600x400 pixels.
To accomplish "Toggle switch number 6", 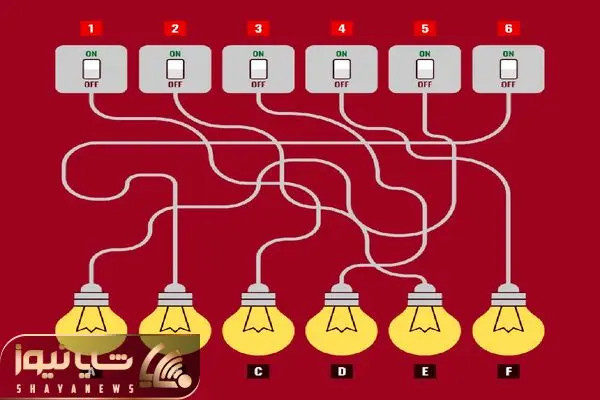I will coord(508,68).
